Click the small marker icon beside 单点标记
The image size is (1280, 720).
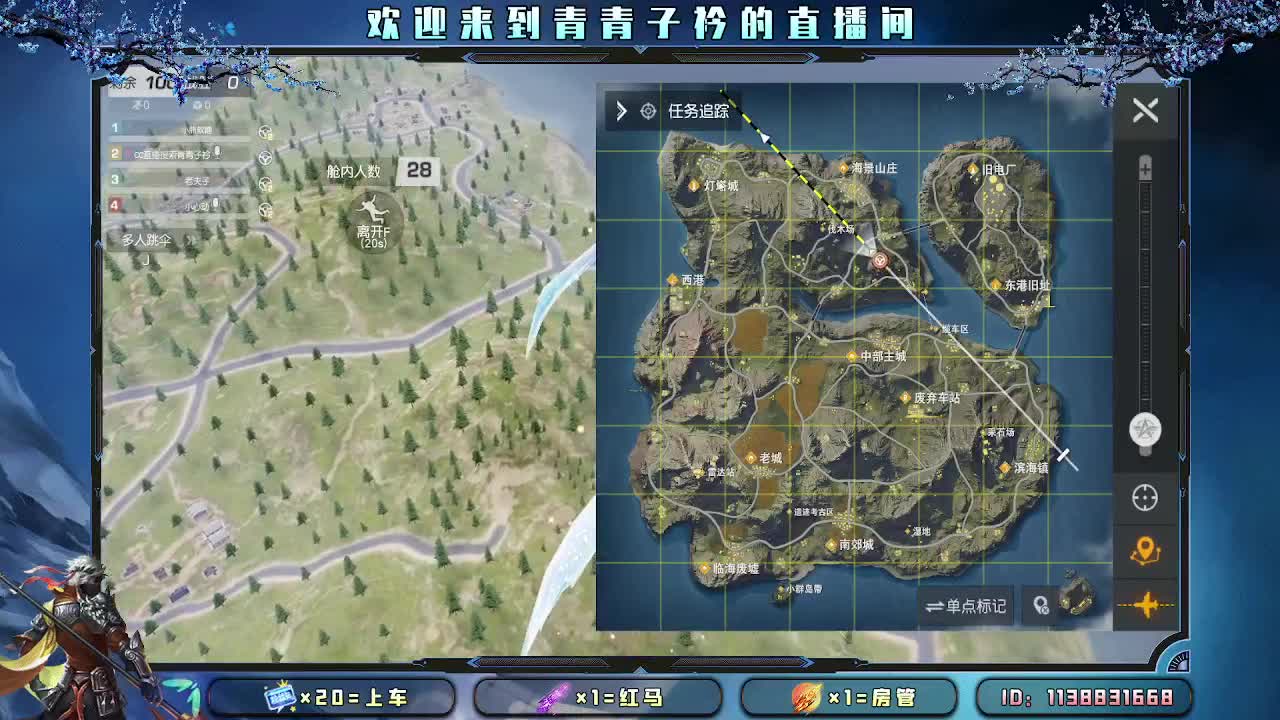pyautogui.click(x=1040, y=606)
